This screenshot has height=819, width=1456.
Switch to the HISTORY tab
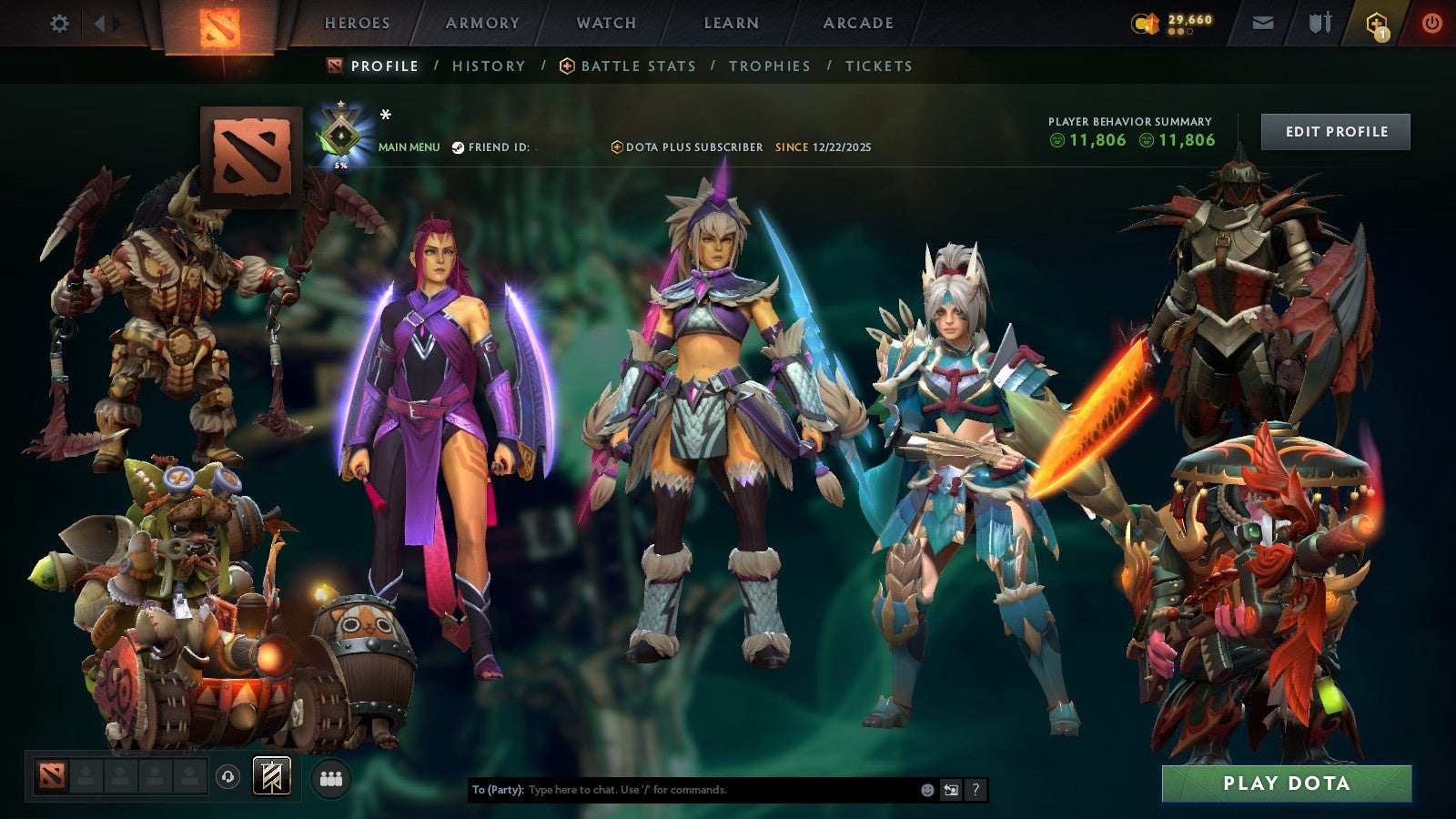pyautogui.click(x=489, y=66)
